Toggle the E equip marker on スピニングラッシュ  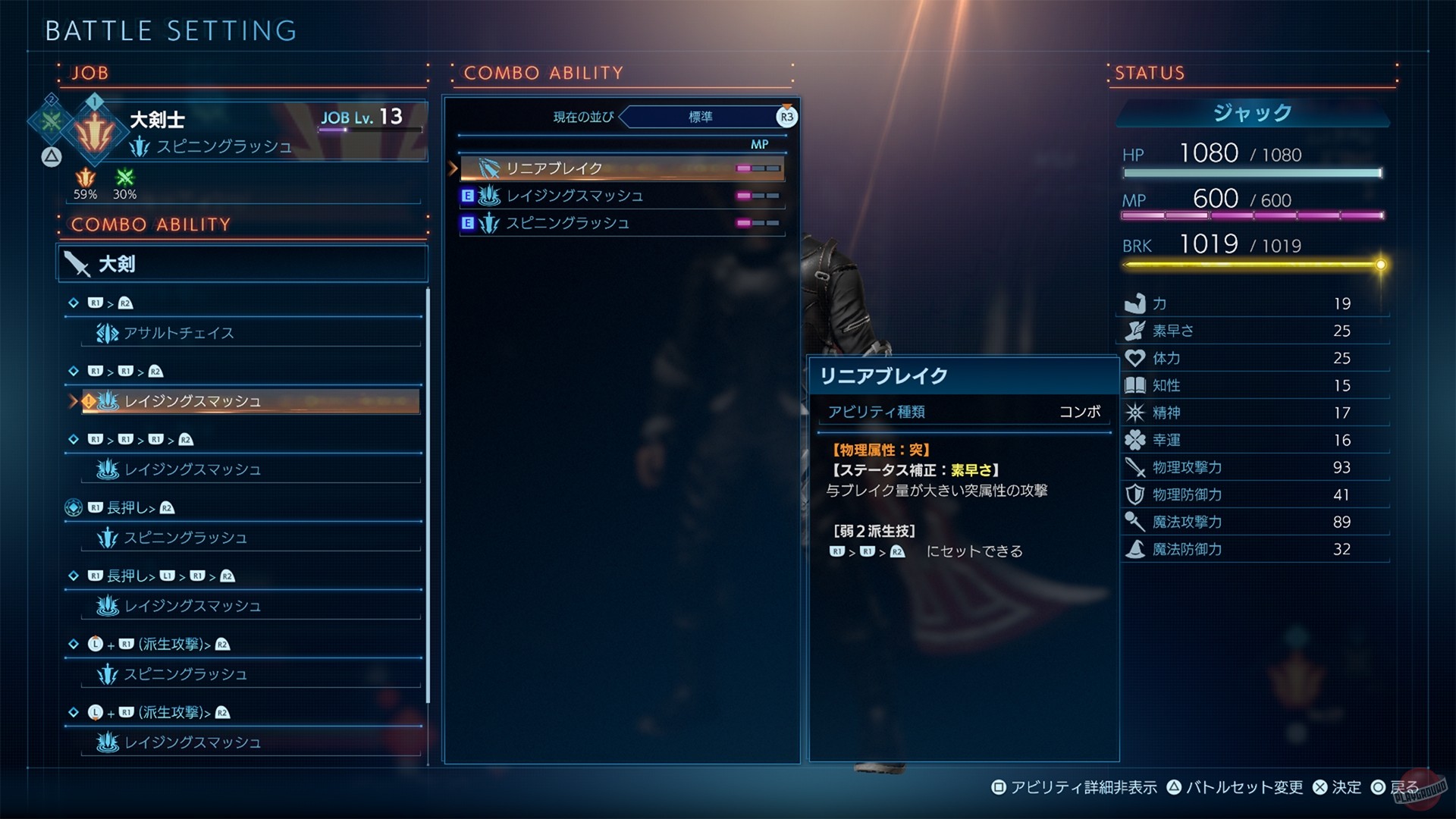click(x=467, y=223)
